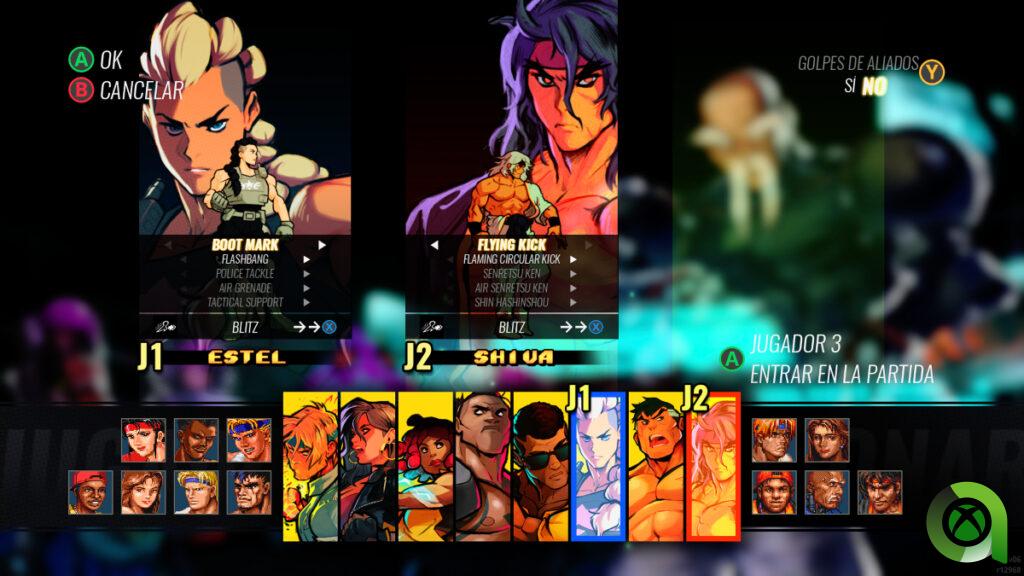The image size is (1024, 576).
Task: Select NO for Golpes de Aliados
Action: point(875,86)
